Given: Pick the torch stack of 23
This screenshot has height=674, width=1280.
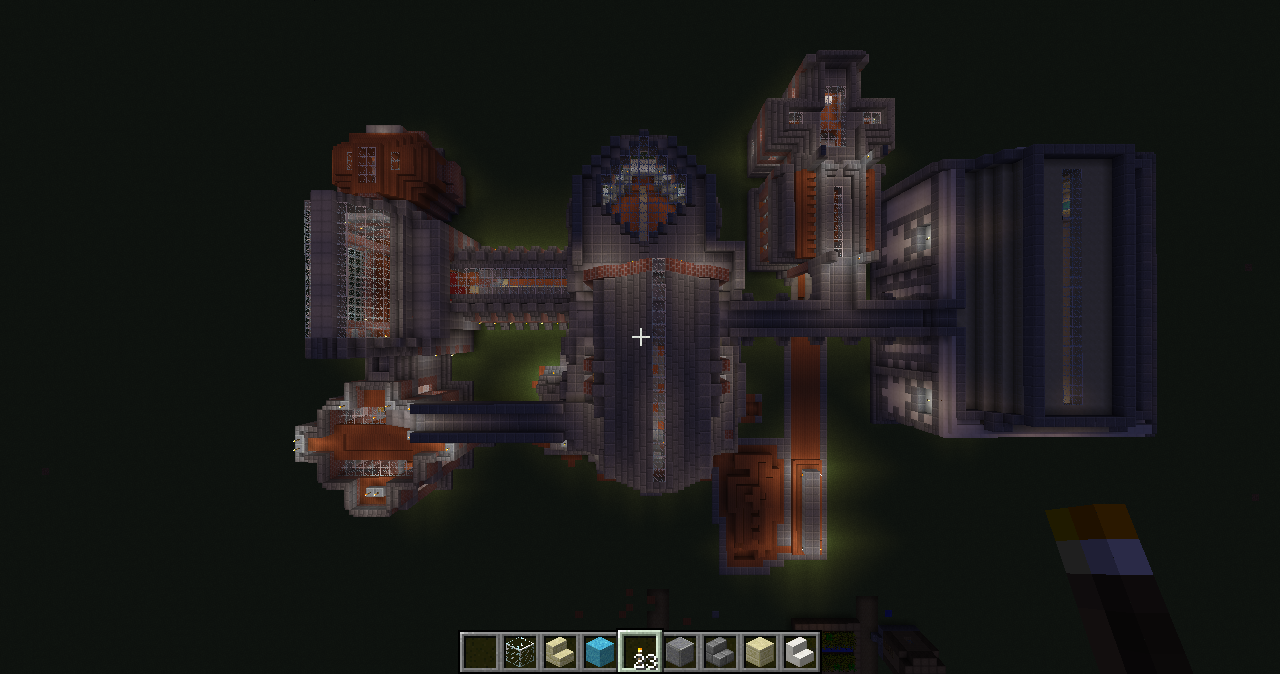Looking at the screenshot, I should (640, 652).
